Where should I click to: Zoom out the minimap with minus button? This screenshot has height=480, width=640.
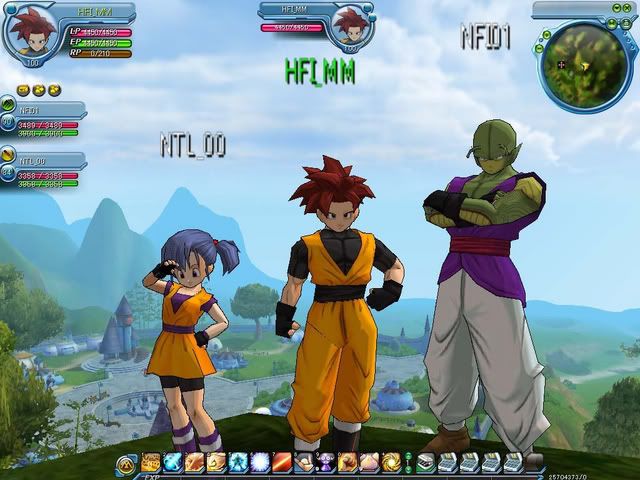pyautogui.click(x=539, y=47)
